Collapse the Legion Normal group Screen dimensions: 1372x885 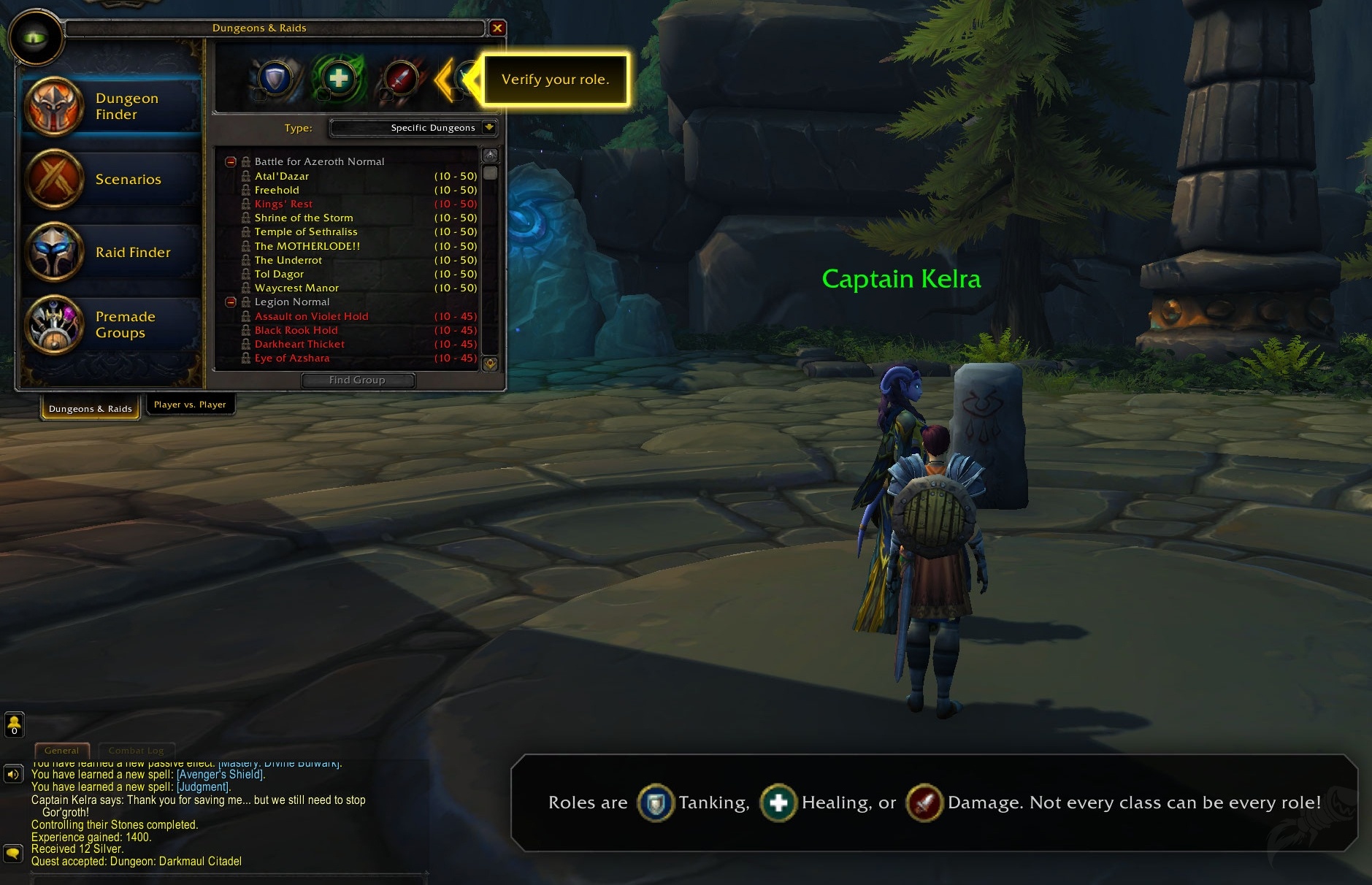click(x=231, y=302)
